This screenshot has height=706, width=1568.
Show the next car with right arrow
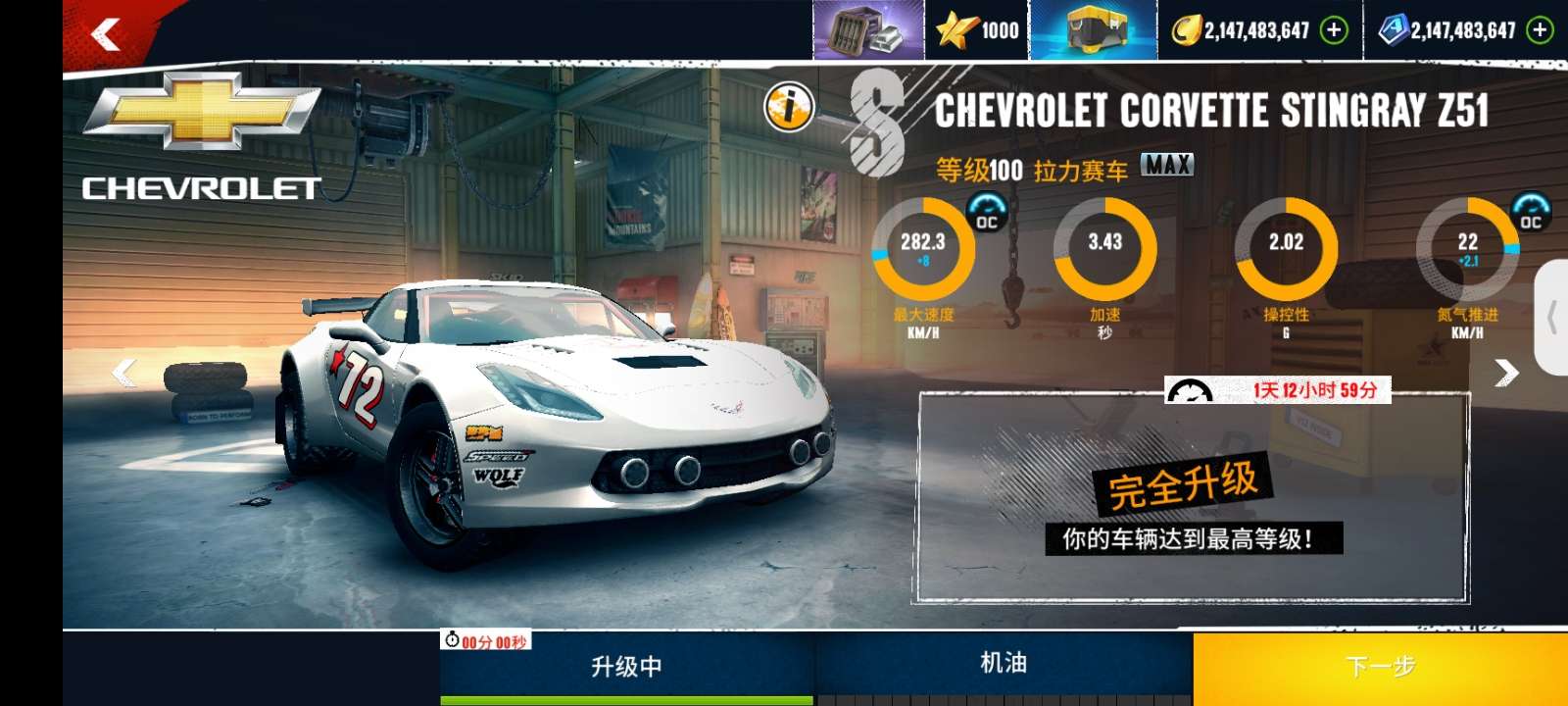pos(1507,373)
